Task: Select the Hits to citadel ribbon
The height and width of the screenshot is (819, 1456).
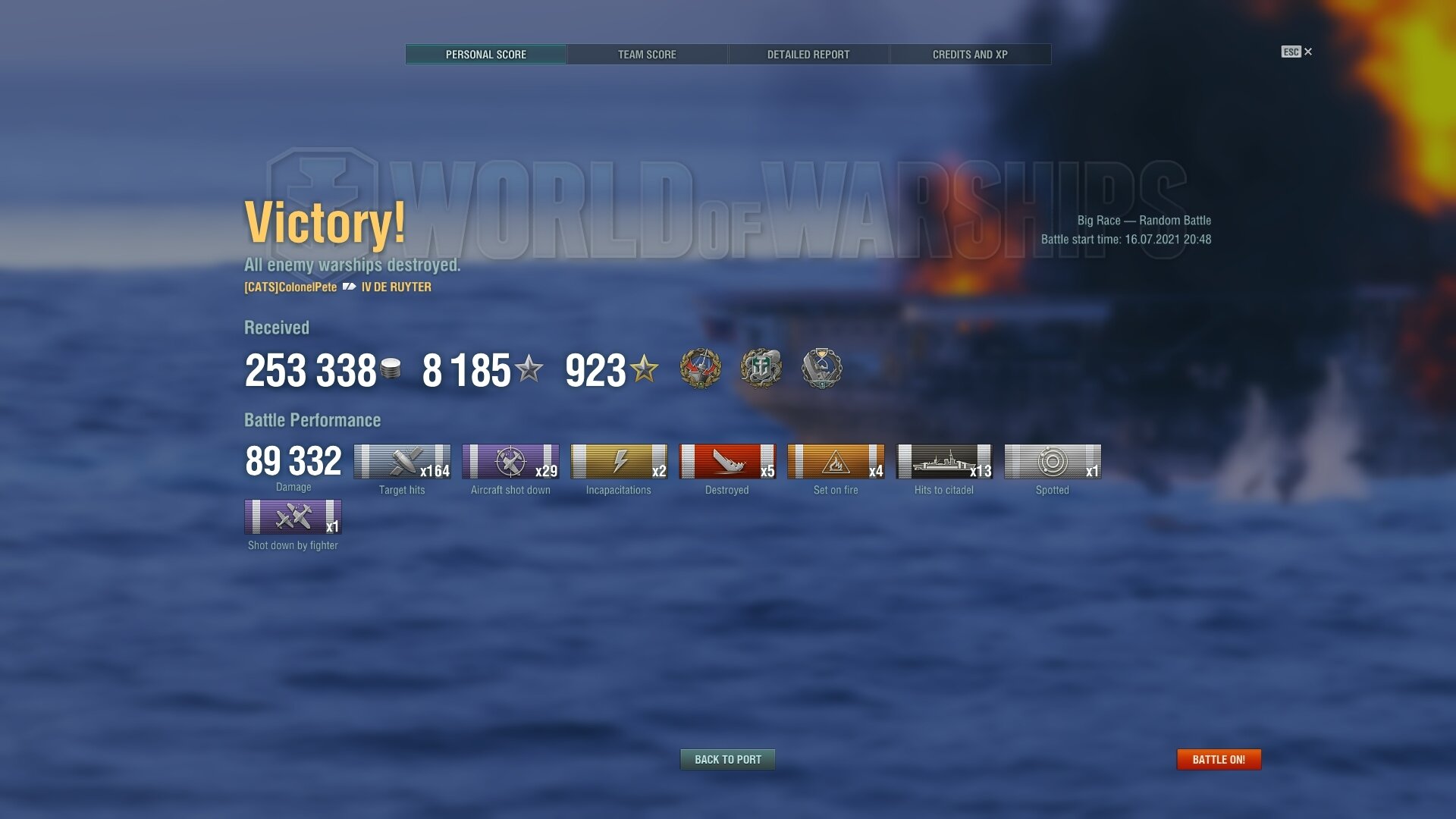Action: point(944,461)
